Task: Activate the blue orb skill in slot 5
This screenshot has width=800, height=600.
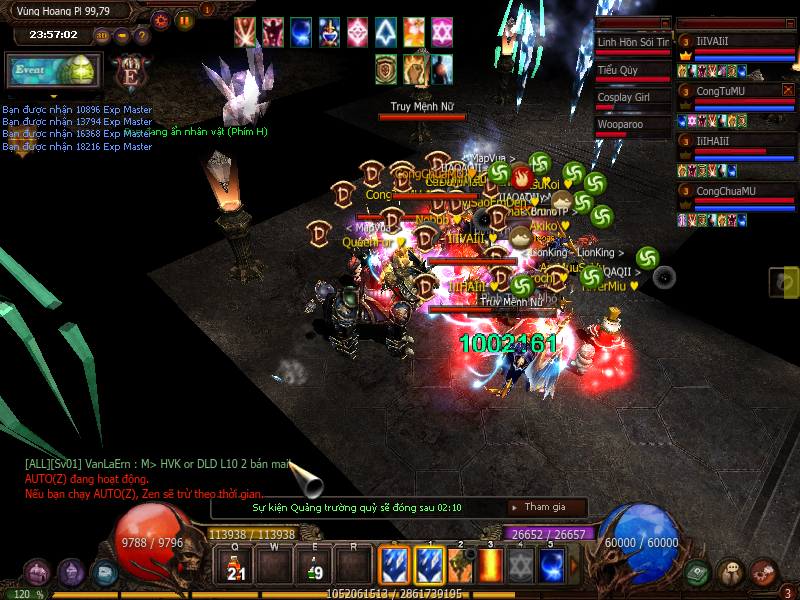Action: [x=551, y=566]
